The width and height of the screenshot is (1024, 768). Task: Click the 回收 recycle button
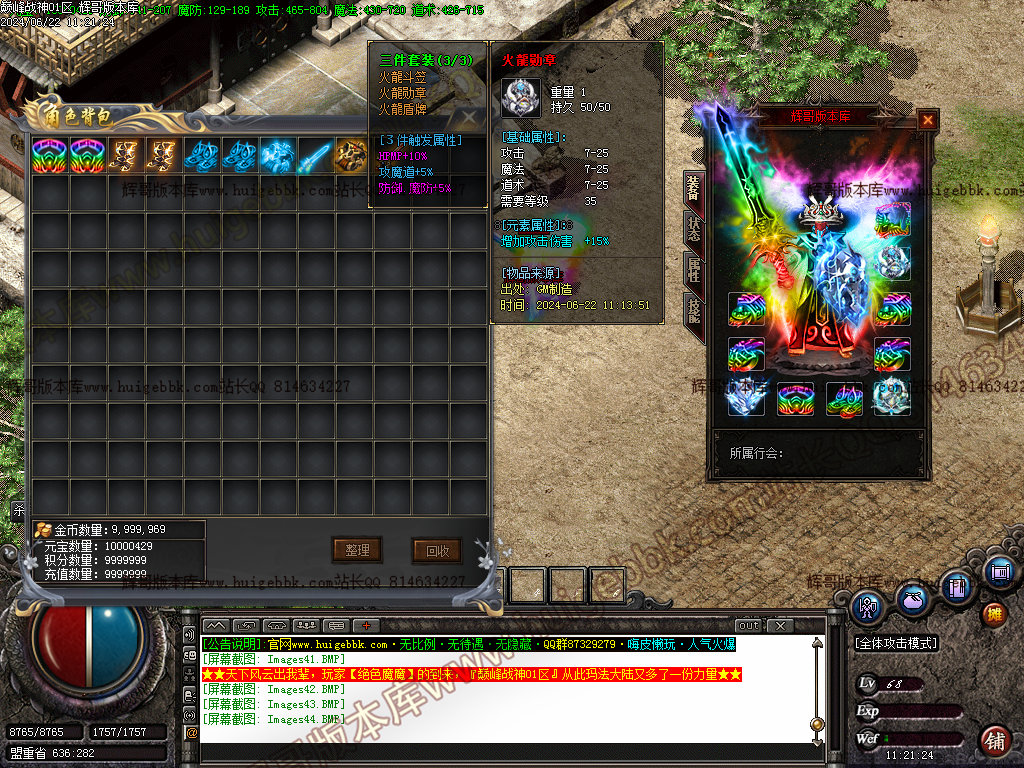(436, 549)
